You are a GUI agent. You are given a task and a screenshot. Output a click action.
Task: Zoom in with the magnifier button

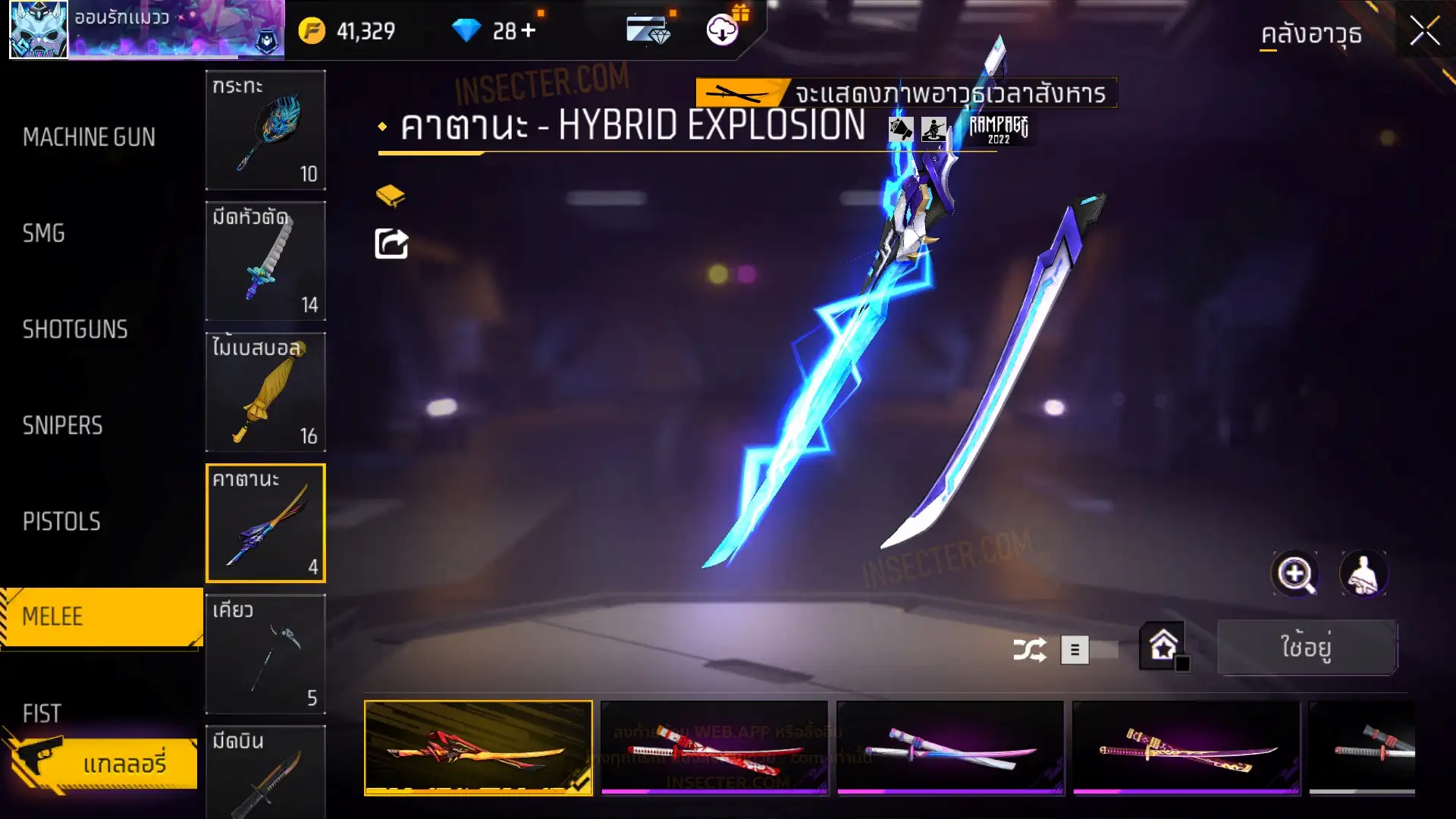1294,574
